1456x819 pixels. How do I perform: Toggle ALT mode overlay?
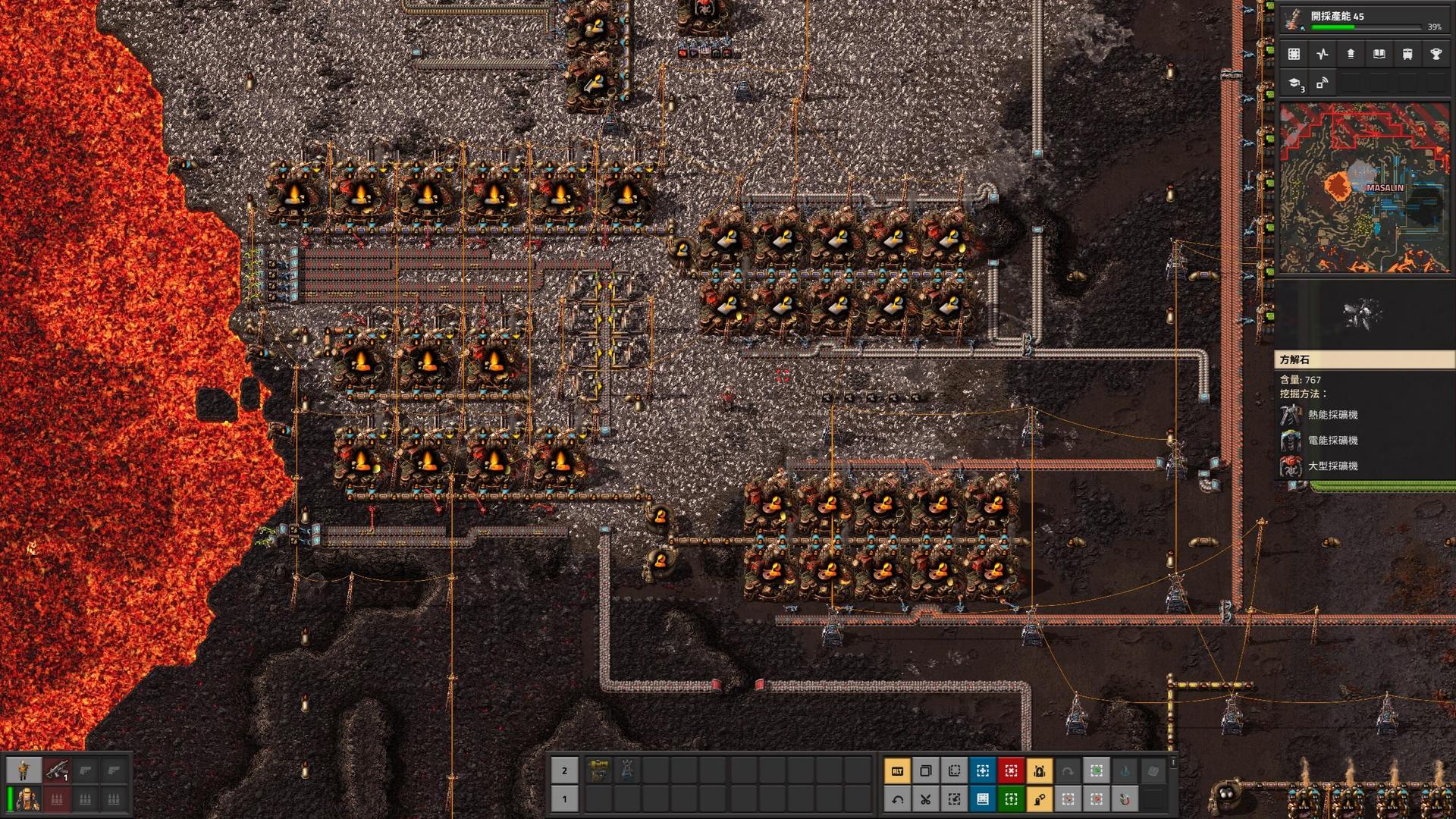coord(897,772)
